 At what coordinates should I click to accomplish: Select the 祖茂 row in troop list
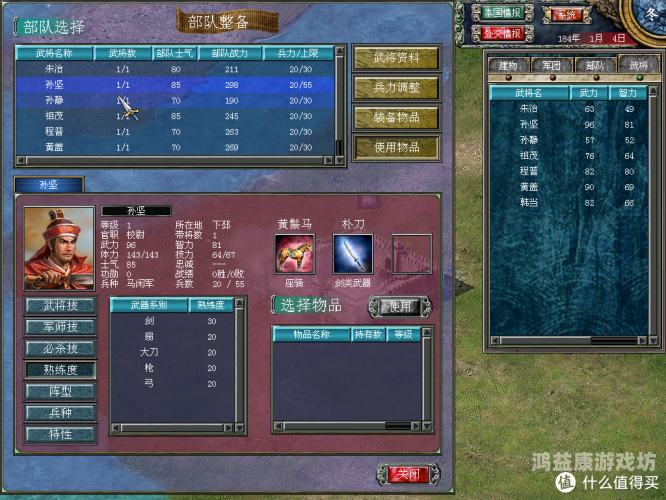(x=55, y=116)
